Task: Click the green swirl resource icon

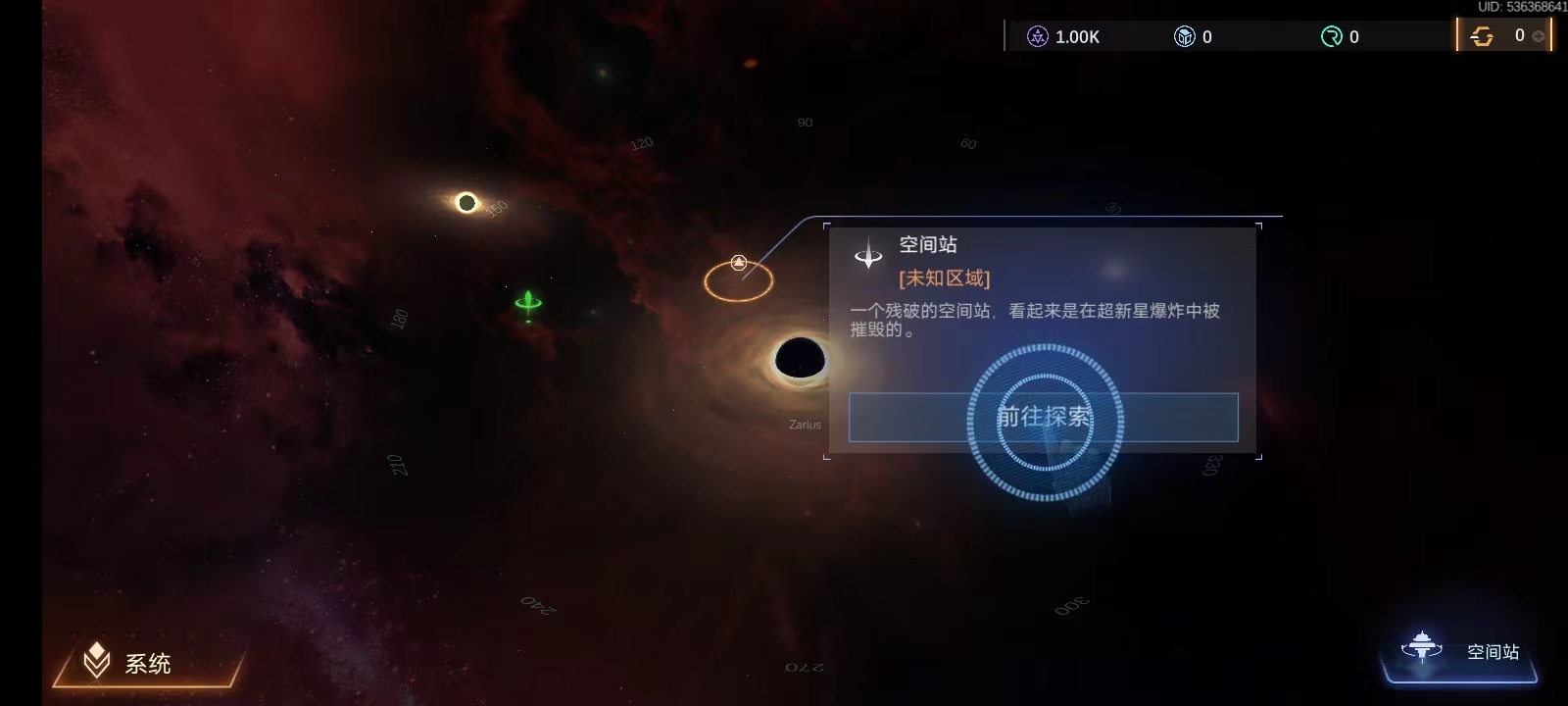Action: click(x=1331, y=37)
